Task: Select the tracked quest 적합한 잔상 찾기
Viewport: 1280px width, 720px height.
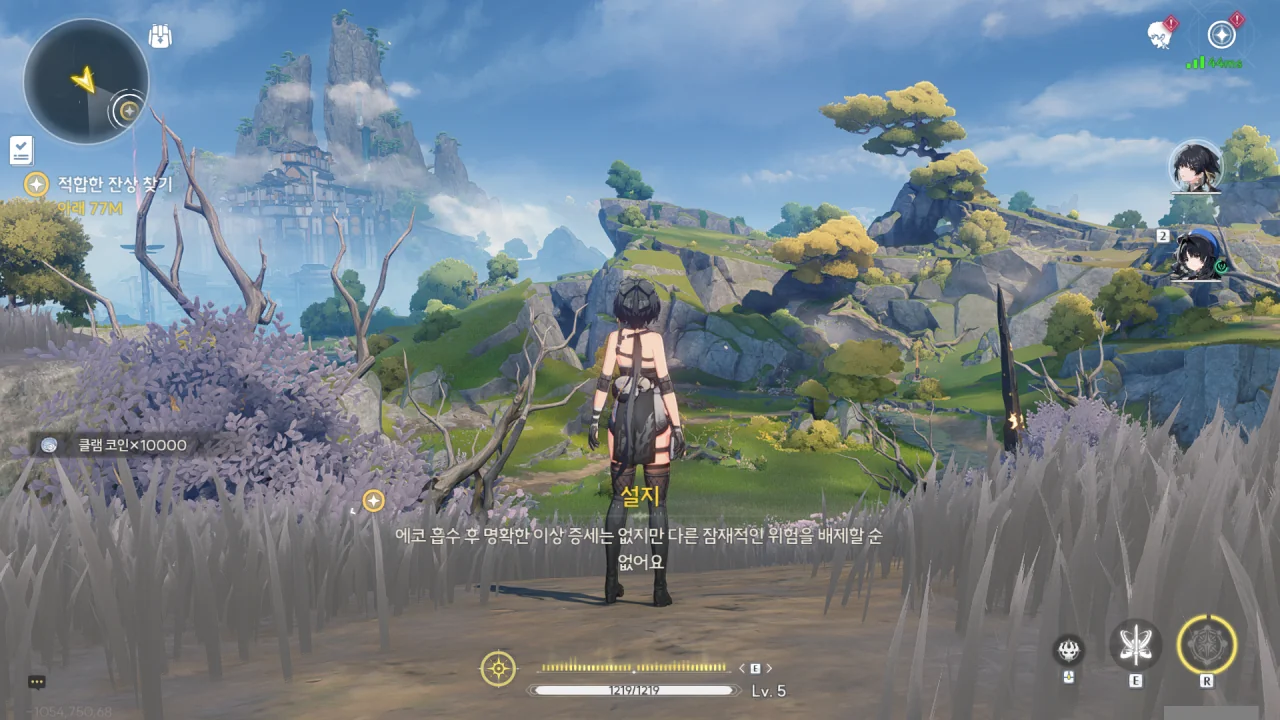Action: 114,184
